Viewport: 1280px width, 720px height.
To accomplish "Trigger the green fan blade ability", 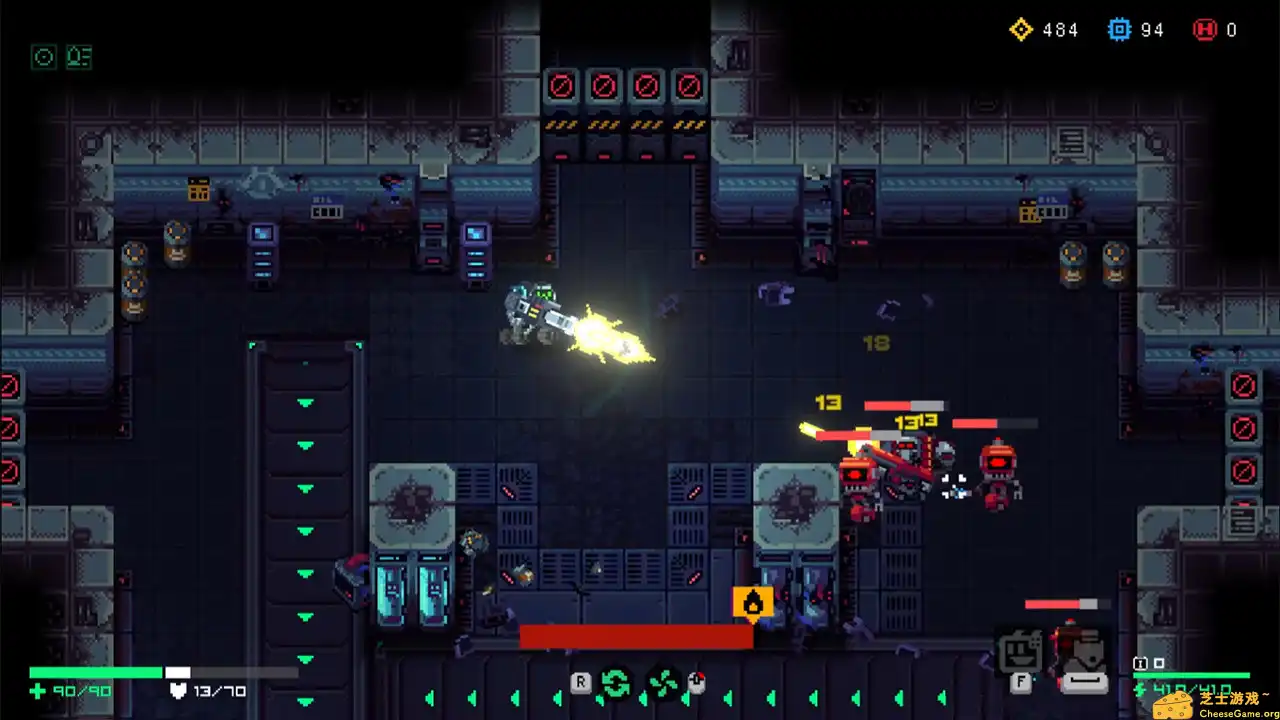I will 663,683.
